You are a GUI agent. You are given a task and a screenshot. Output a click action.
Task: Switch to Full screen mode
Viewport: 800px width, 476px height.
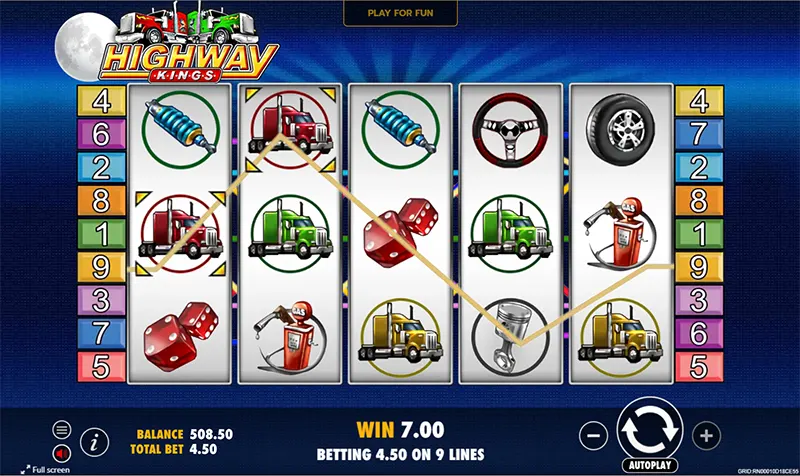click(x=44, y=469)
